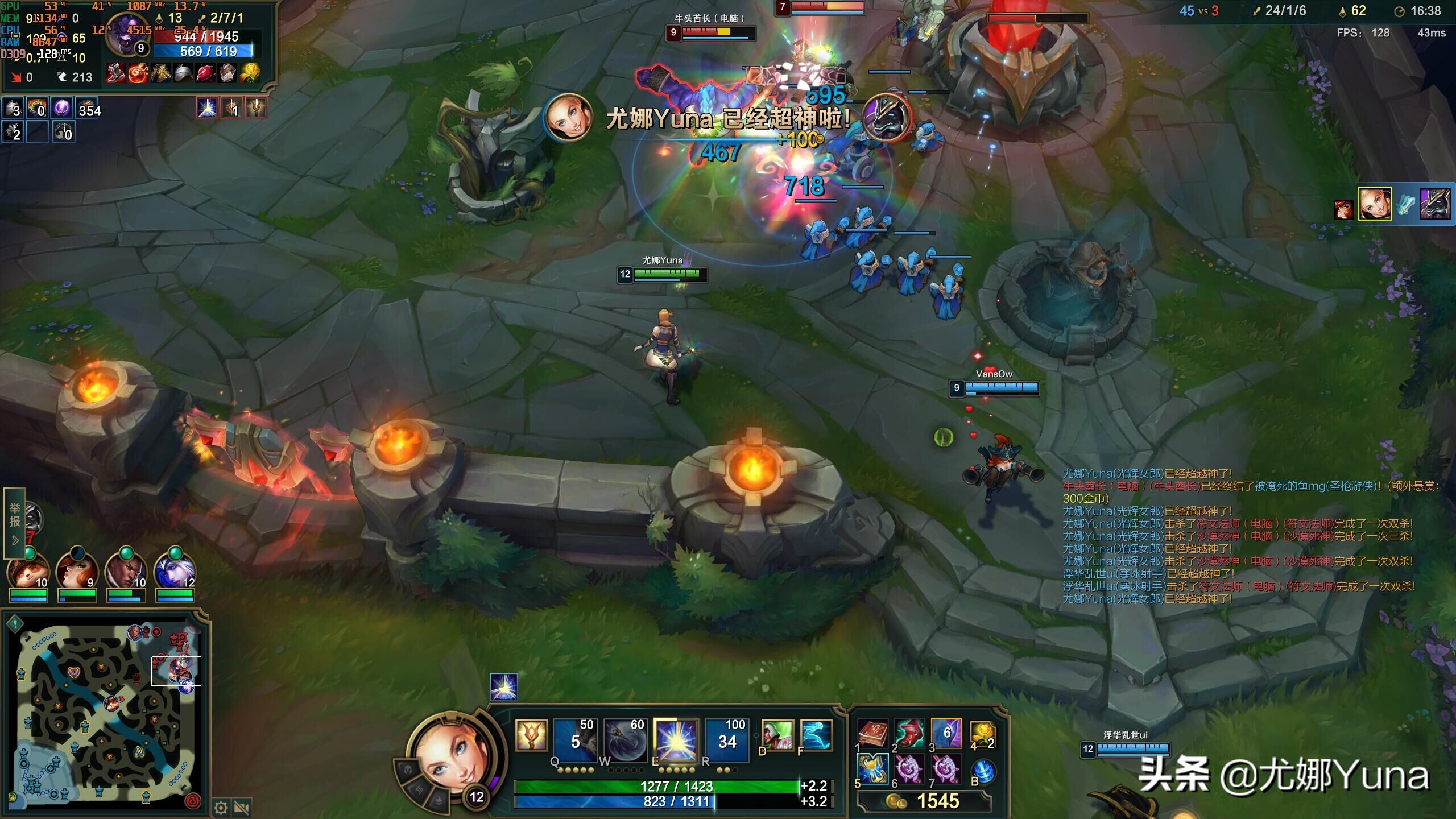Viewport: 1456px width, 819px height.
Task: Select the red spellbook item in slot 1
Action: pos(872,733)
